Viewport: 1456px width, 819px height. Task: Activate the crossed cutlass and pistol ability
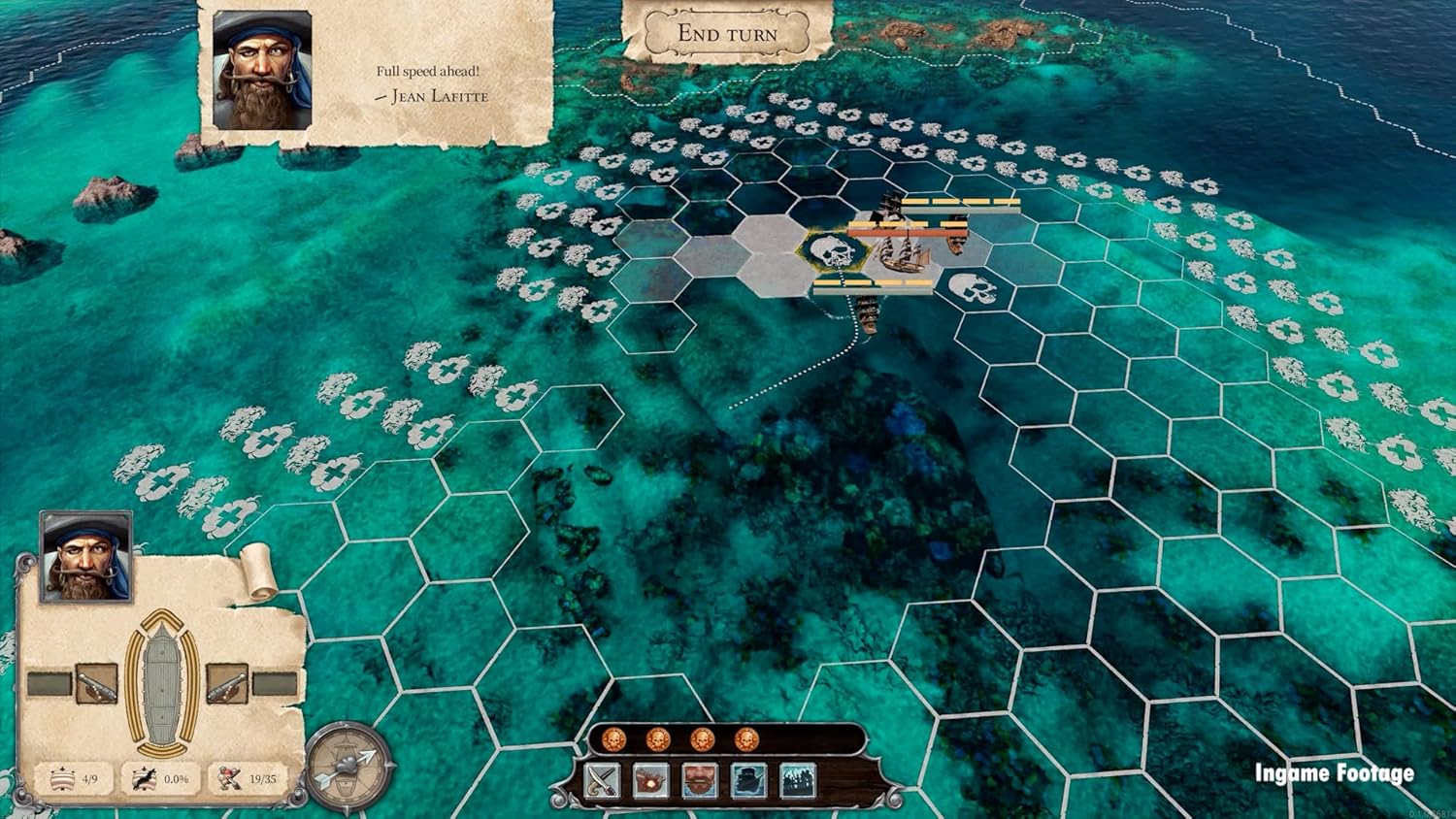[x=603, y=780]
